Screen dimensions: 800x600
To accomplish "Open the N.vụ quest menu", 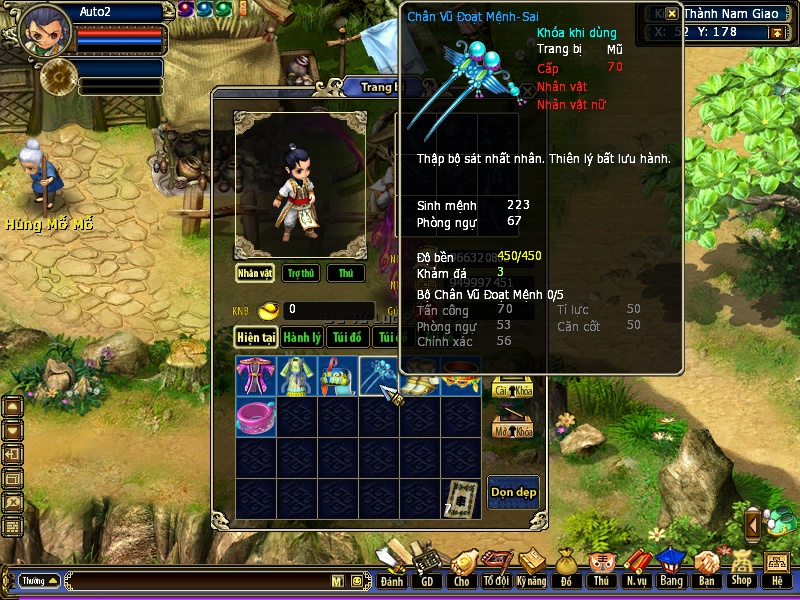I will point(635,570).
